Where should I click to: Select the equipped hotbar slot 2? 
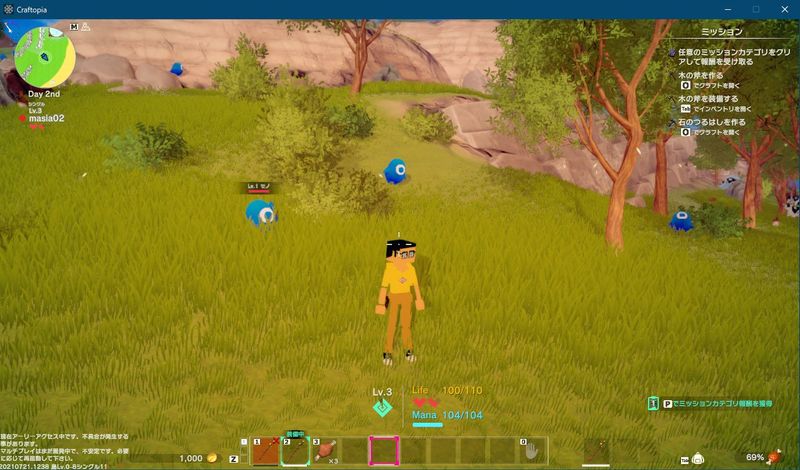[x=295, y=451]
